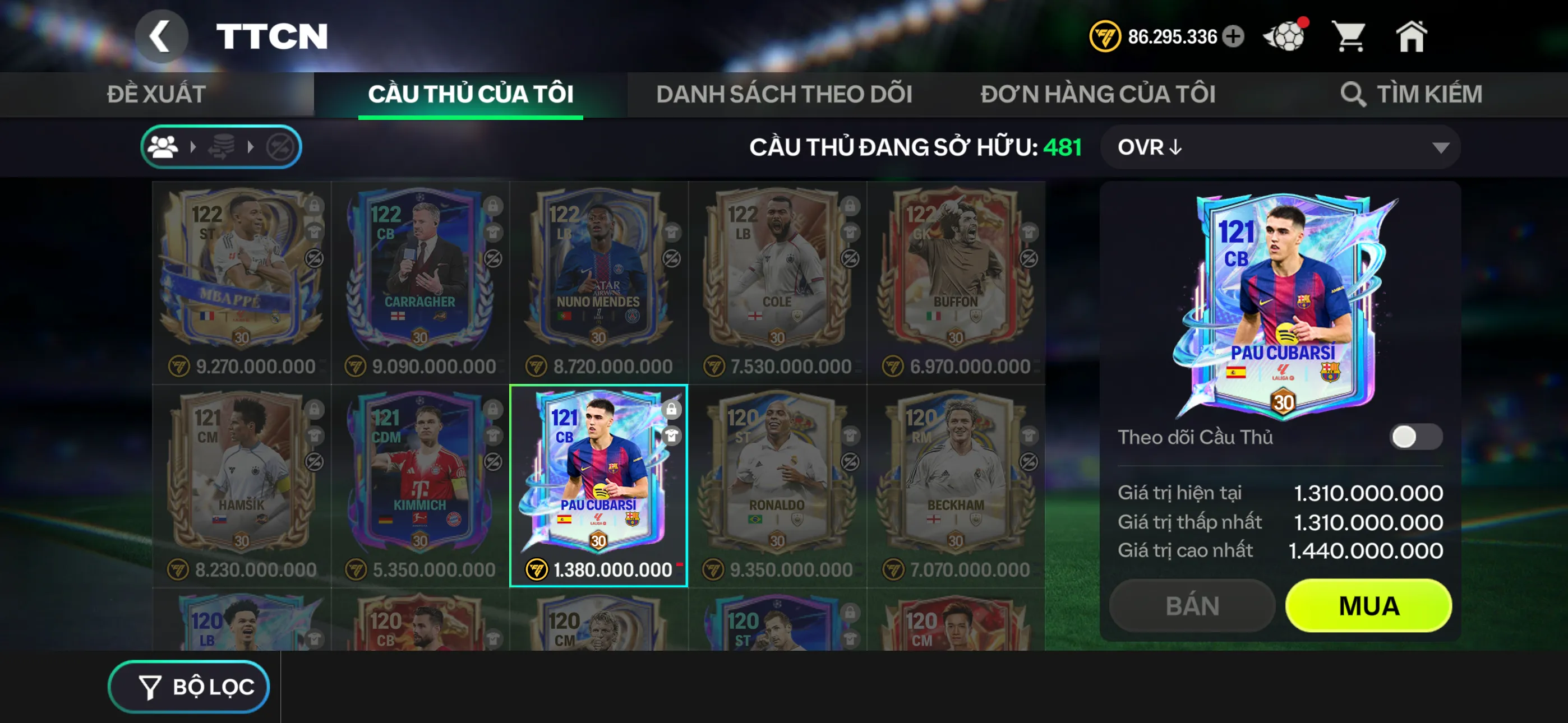
Task: Open the shopping cart in the top bar
Action: coord(1351,36)
